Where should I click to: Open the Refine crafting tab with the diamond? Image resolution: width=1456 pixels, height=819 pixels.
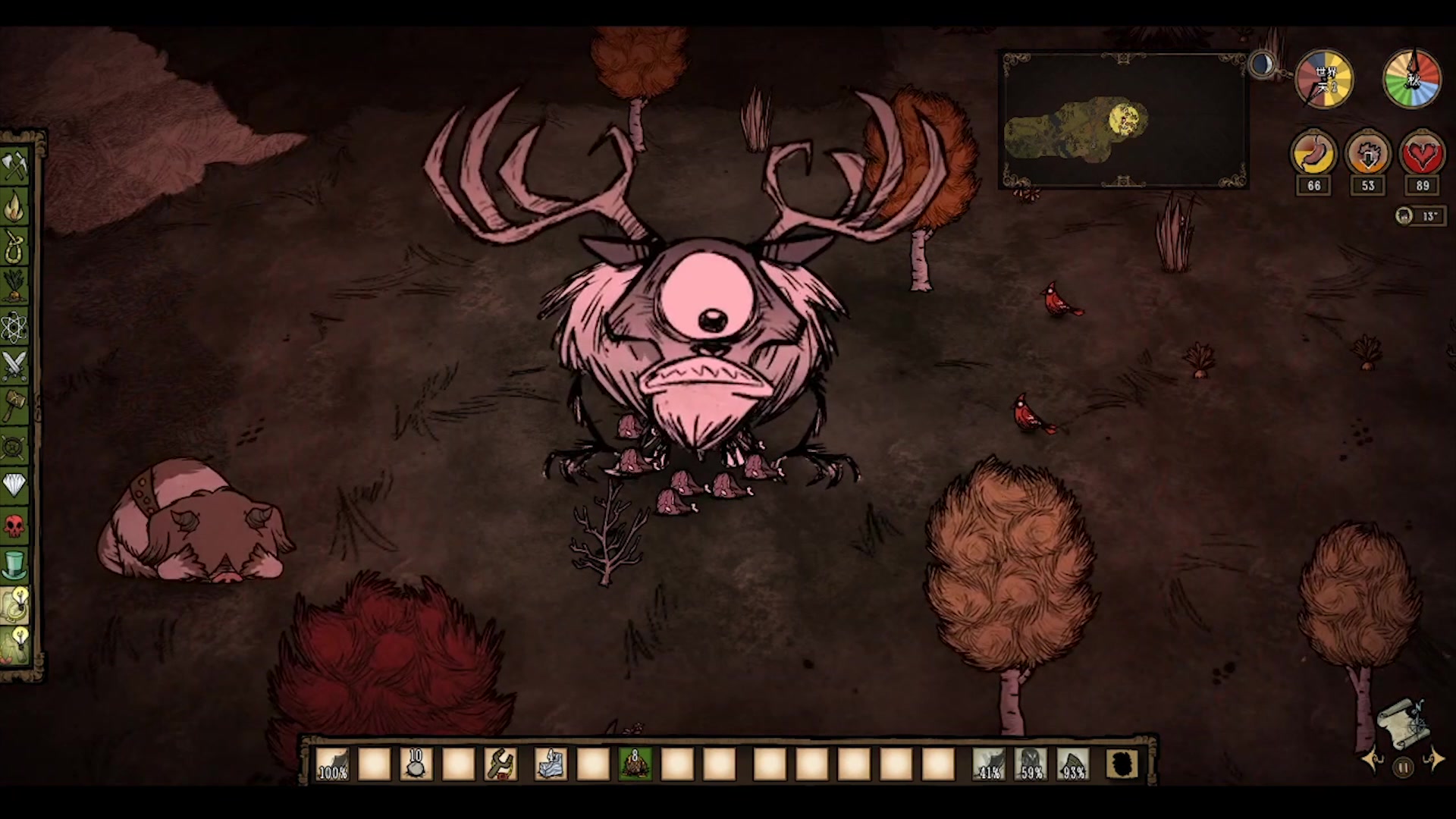tap(15, 484)
